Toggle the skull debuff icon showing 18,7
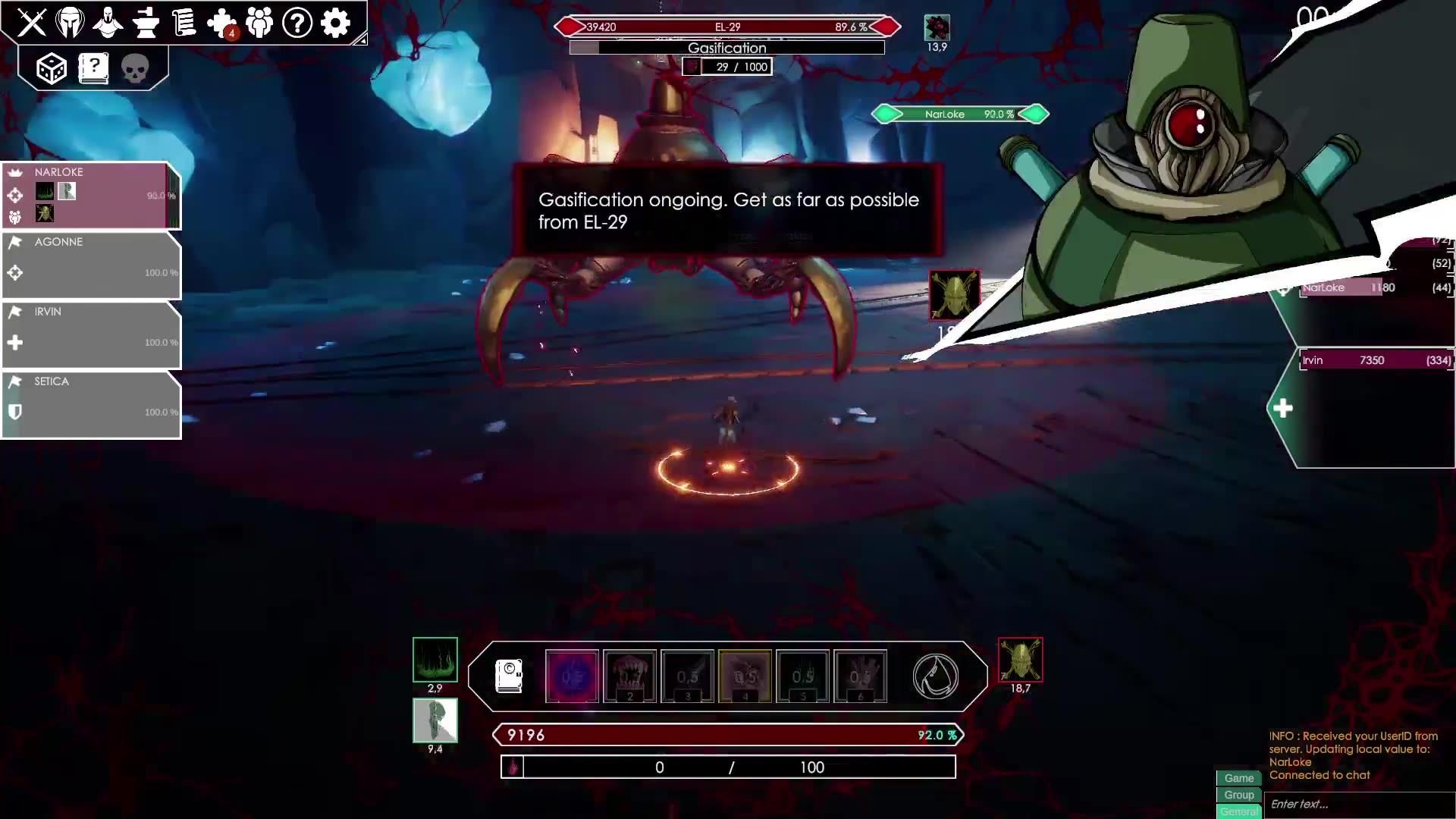 [1019, 660]
